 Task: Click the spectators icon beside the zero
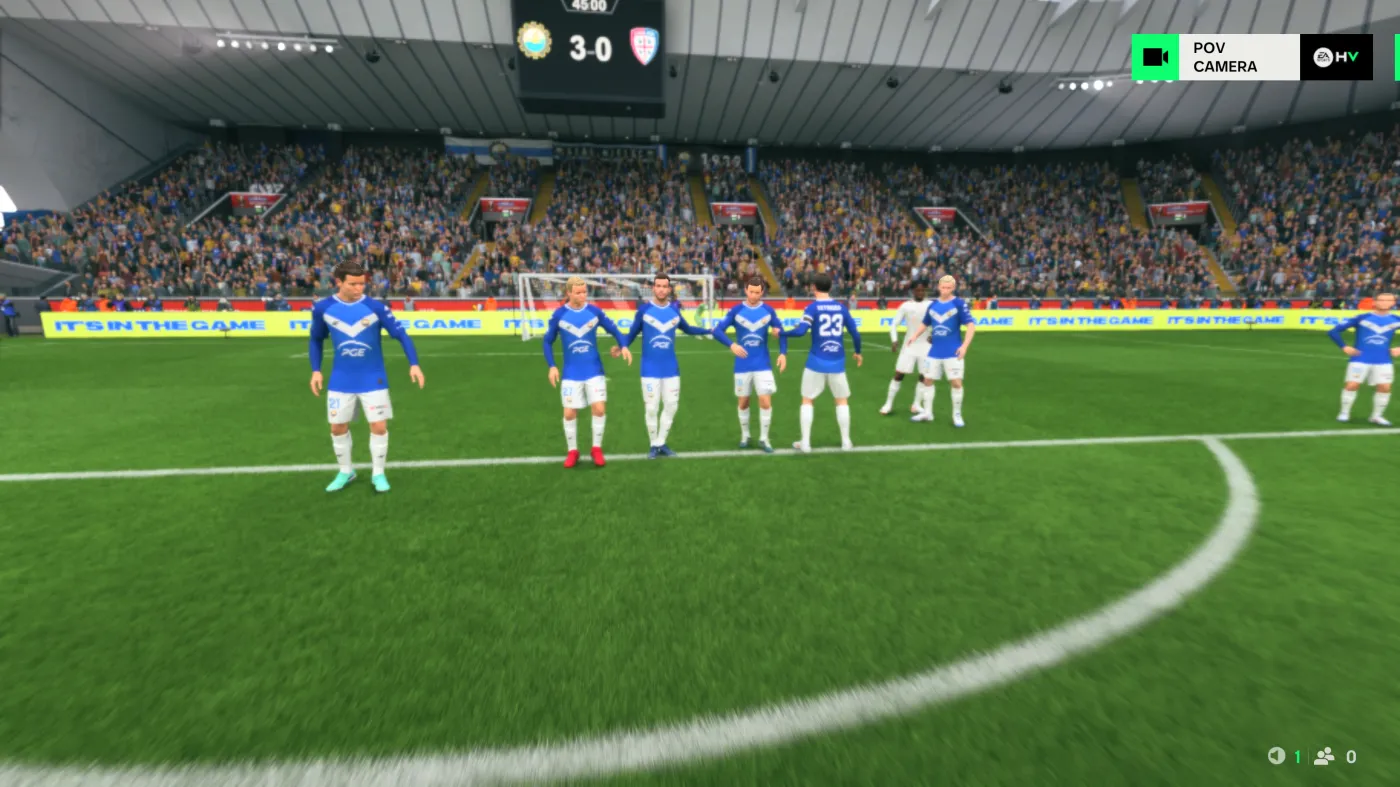1325,755
